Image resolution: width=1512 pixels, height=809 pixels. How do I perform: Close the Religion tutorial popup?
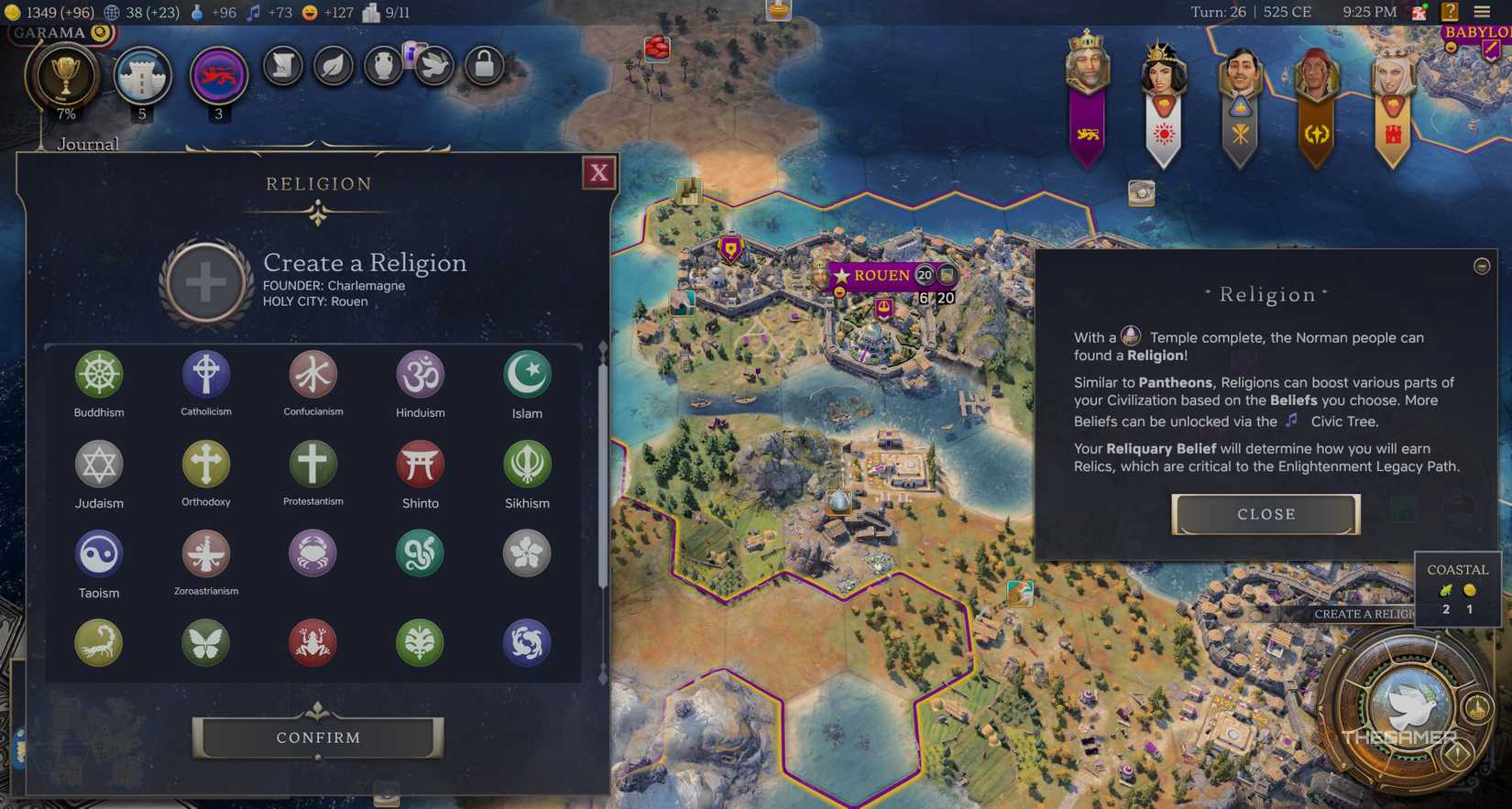[1265, 514]
